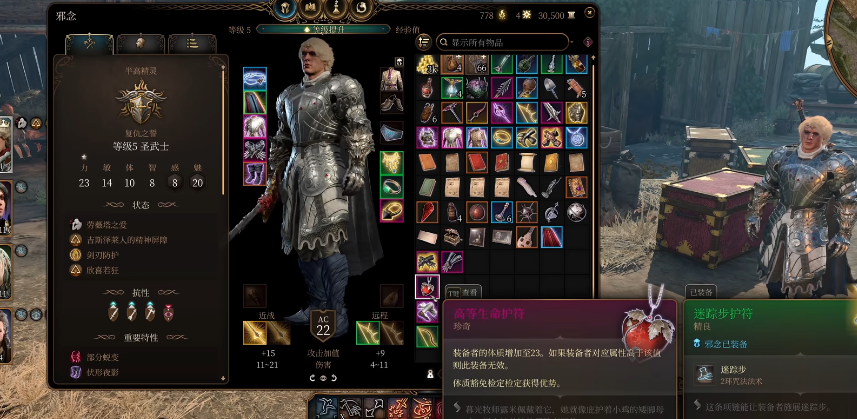The image size is (857, 419).
Task: Select the equipped cloak slot
Action: coord(255,102)
